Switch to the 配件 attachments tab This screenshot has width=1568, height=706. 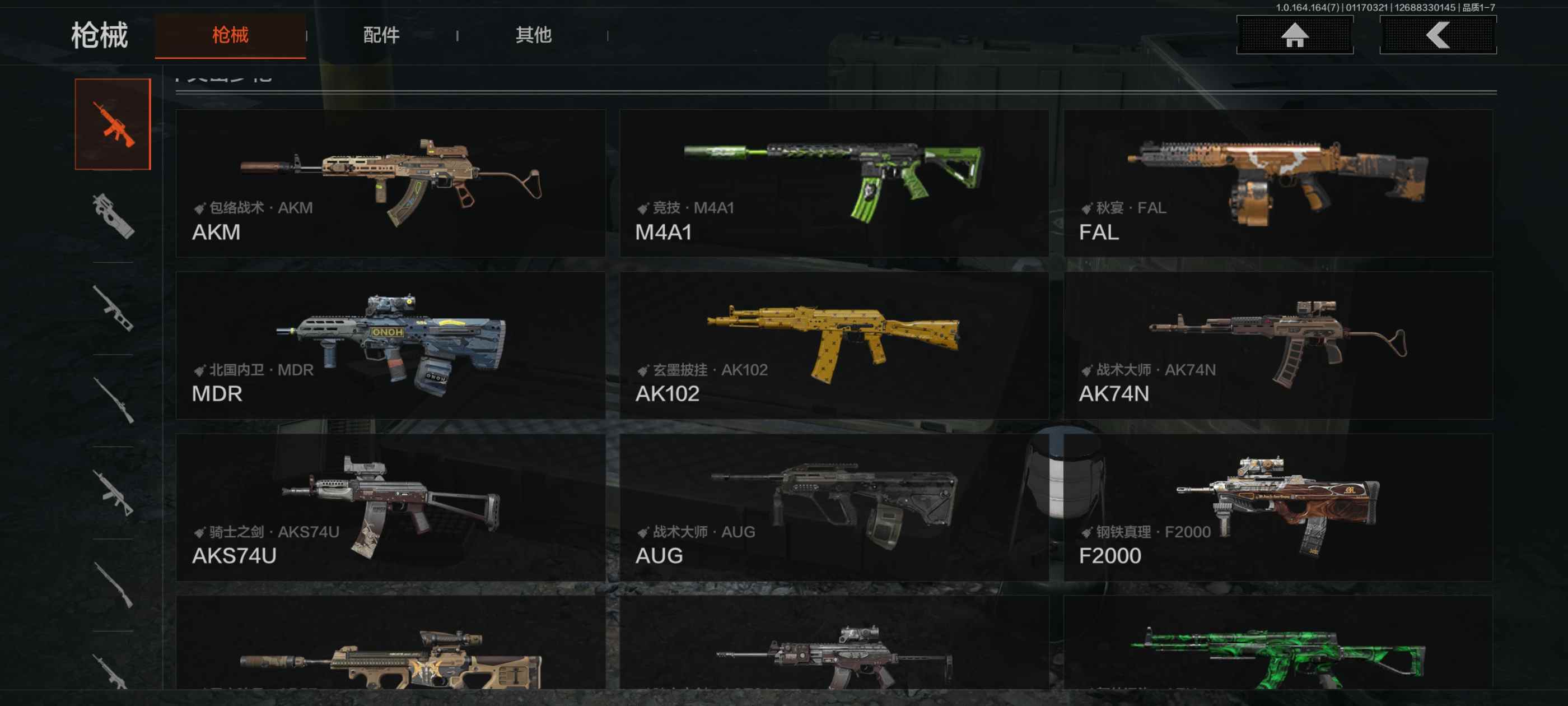(x=381, y=35)
